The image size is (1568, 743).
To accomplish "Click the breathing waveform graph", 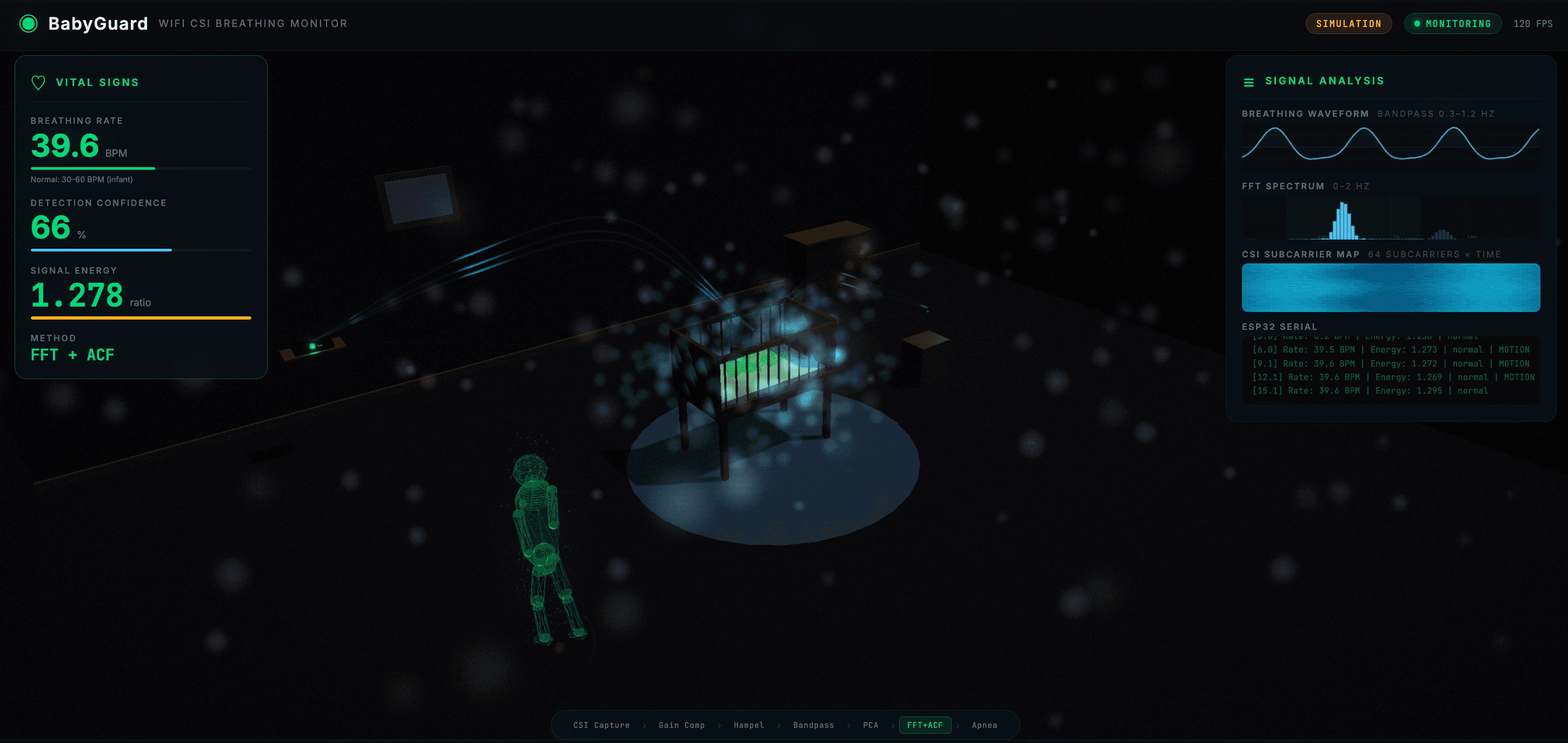I will tap(1390, 144).
